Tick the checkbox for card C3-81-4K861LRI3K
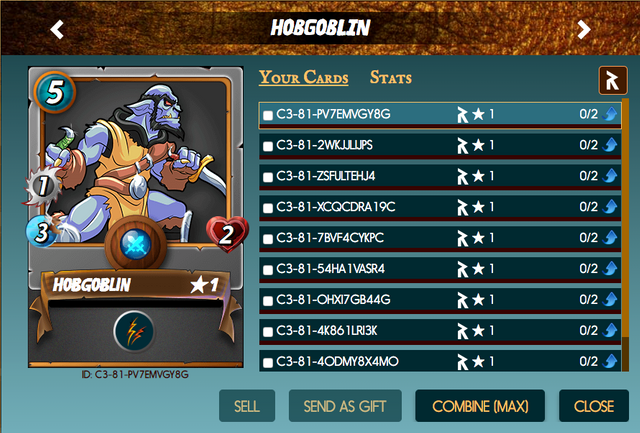This screenshot has height=433, width=640. pos(268,332)
